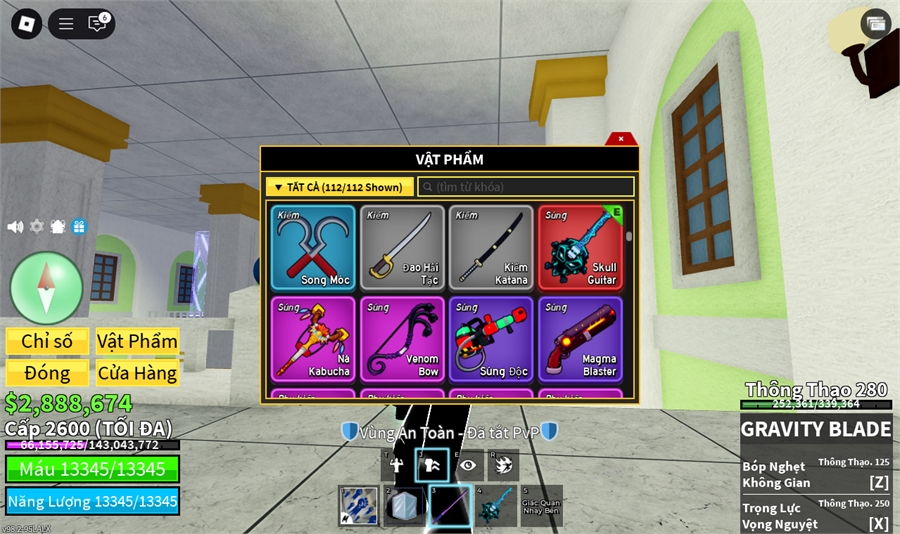Open the Roblox chat overlay

click(x=98, y=24)
